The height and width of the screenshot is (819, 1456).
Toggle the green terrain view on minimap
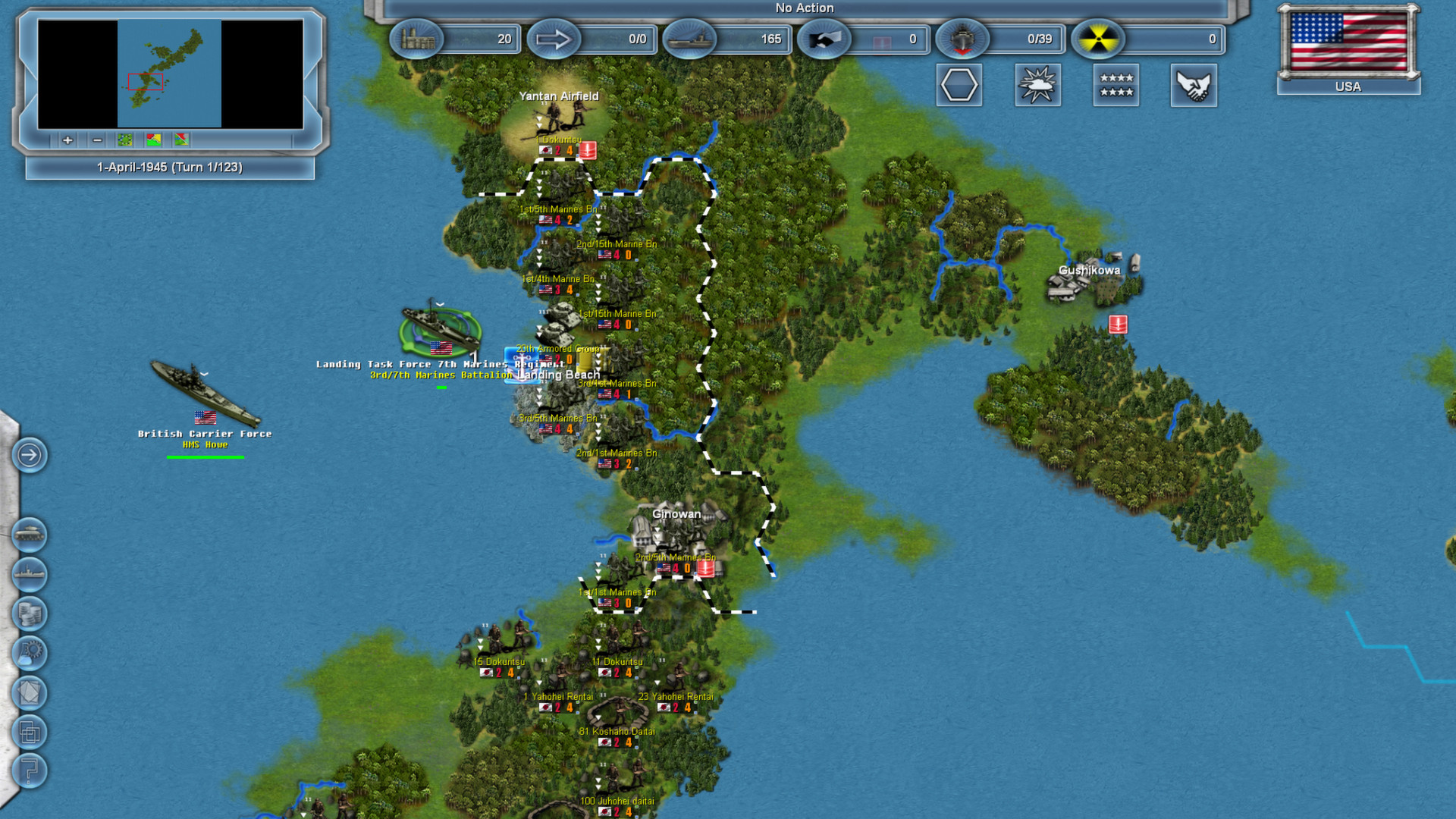[124, 140]
